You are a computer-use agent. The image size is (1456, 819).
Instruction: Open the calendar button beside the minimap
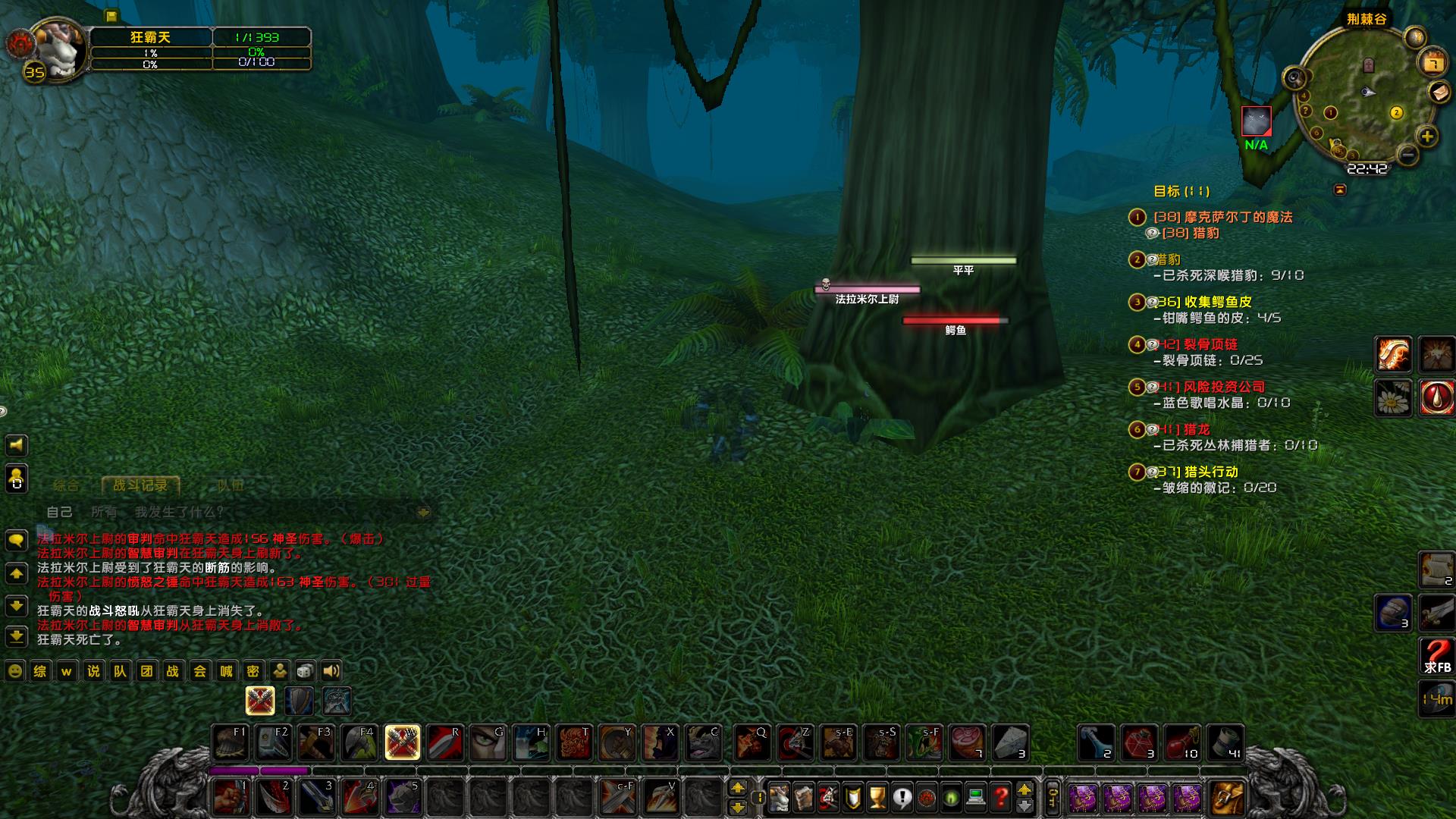[x=1432, y=62]
